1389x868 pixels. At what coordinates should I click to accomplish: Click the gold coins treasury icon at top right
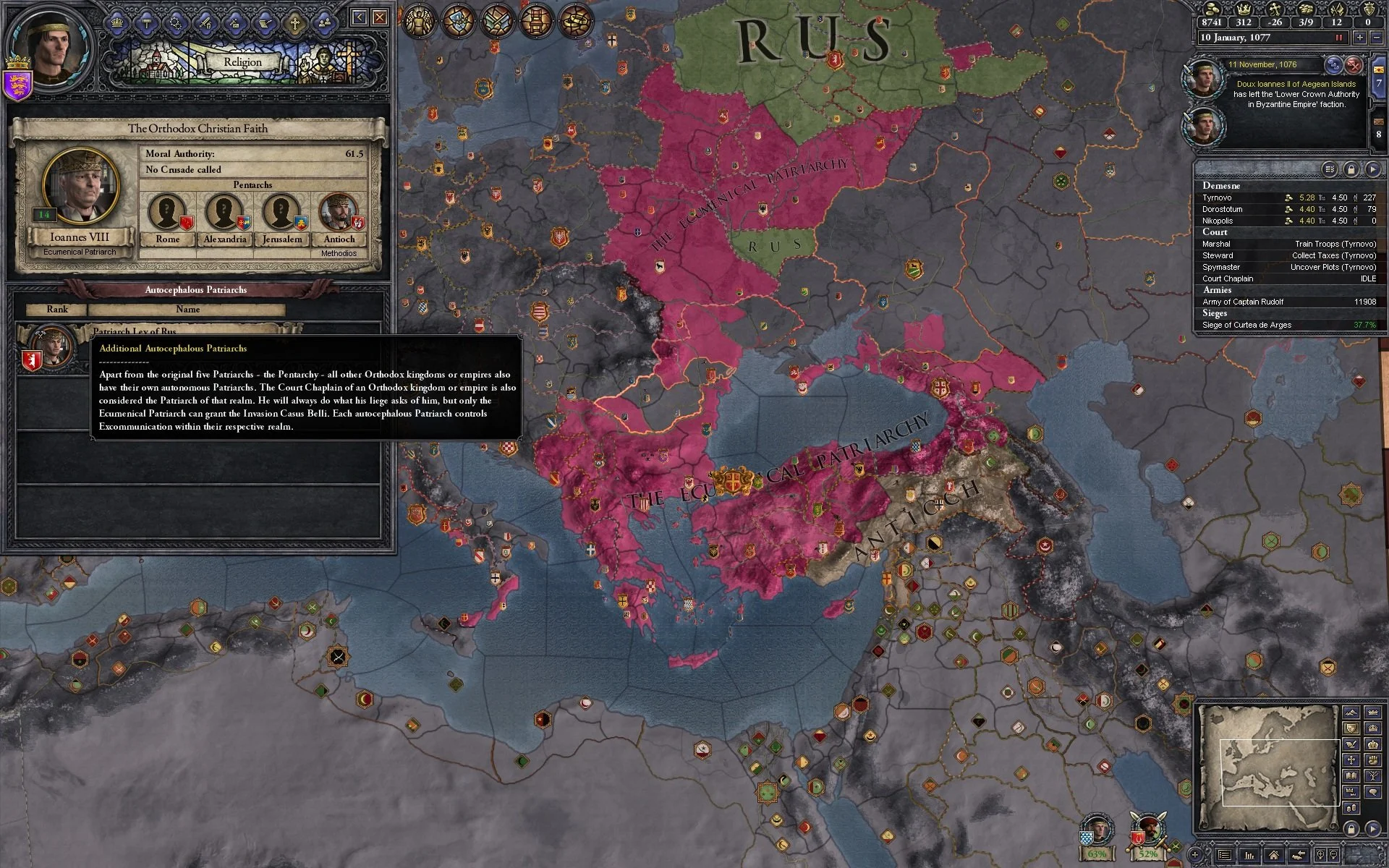point(1212,10)
